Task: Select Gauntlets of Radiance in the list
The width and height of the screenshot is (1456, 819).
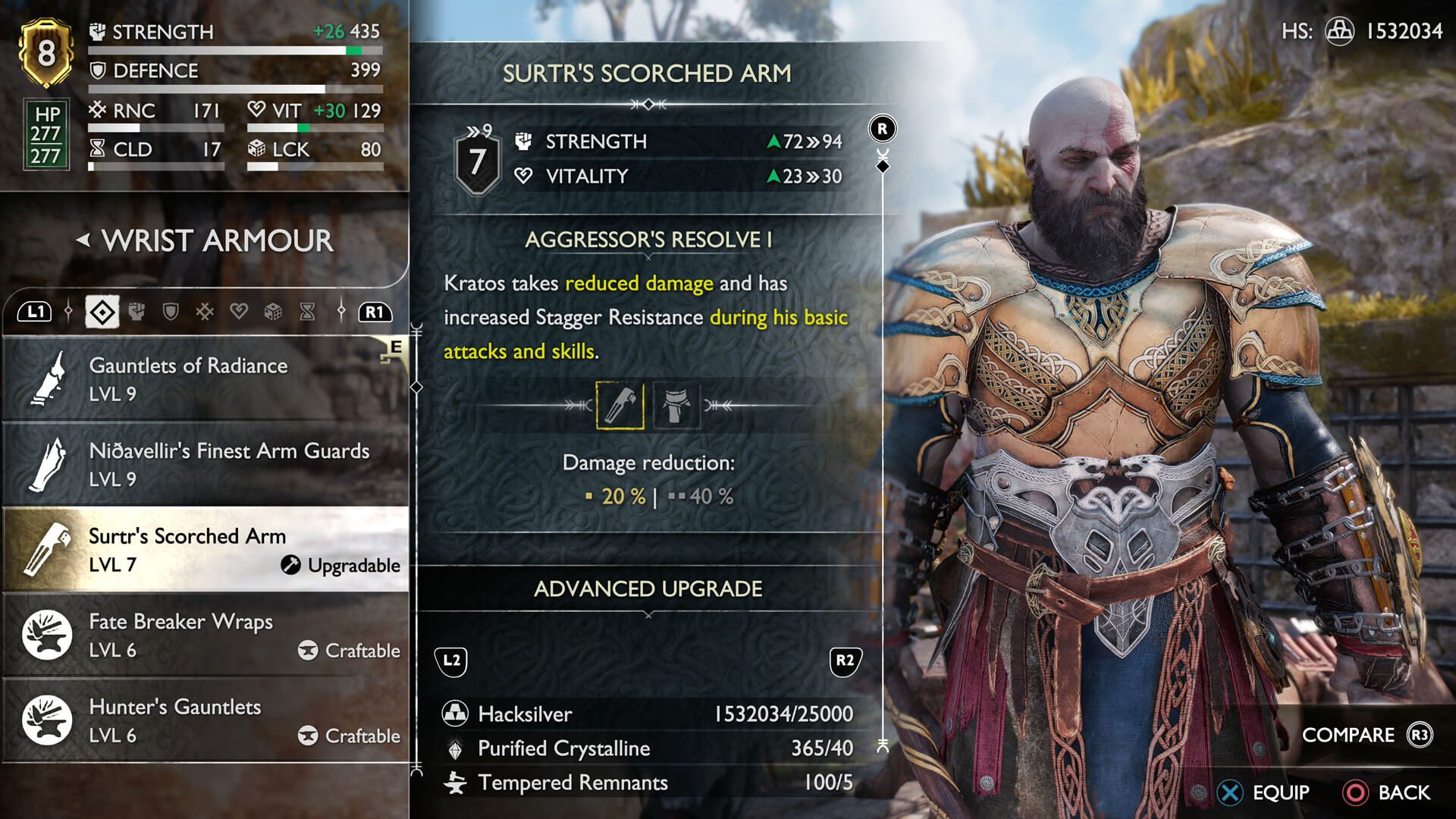Action: pyautogui.click(x=205, y=378)
